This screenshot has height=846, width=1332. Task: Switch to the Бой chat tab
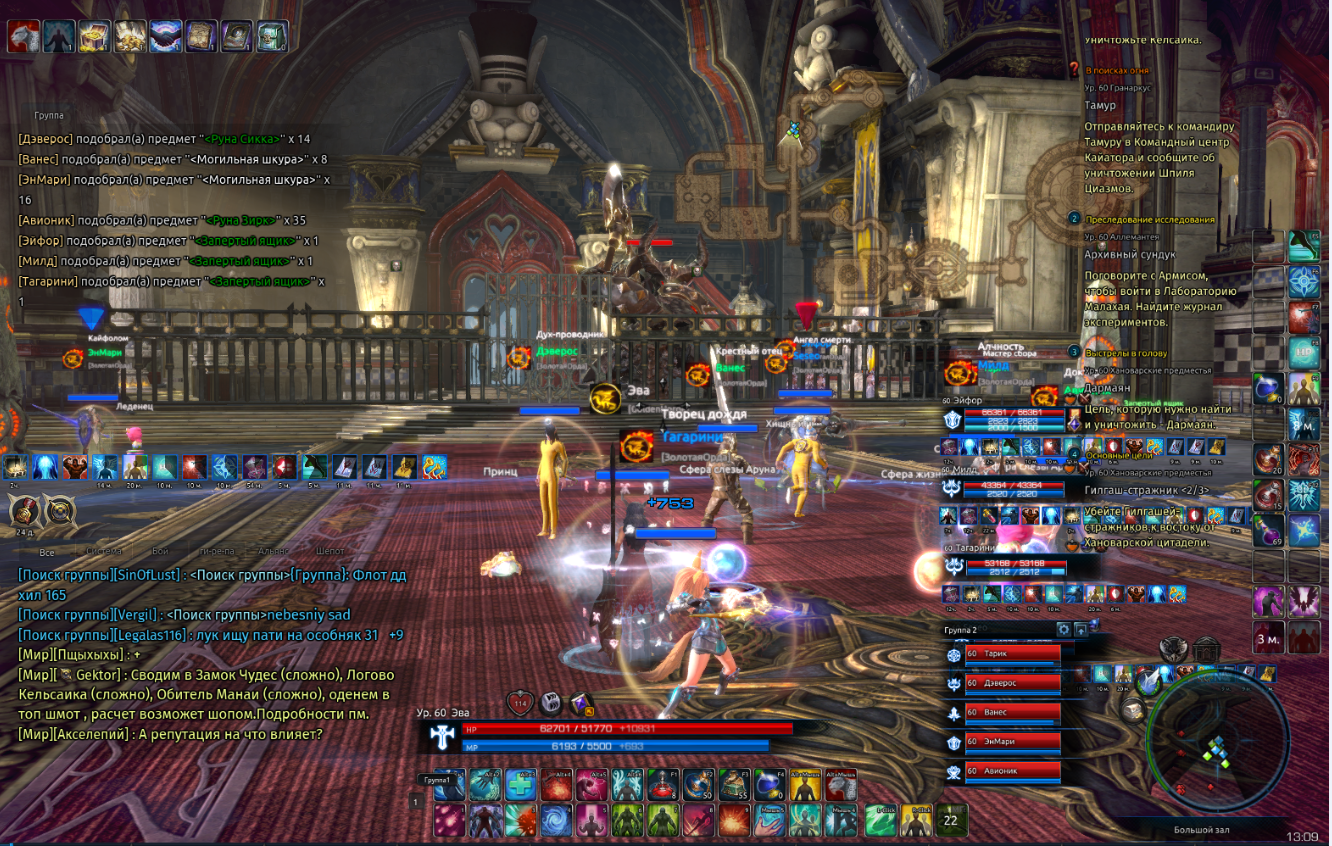pyautogui.click(x=161, y=551)
